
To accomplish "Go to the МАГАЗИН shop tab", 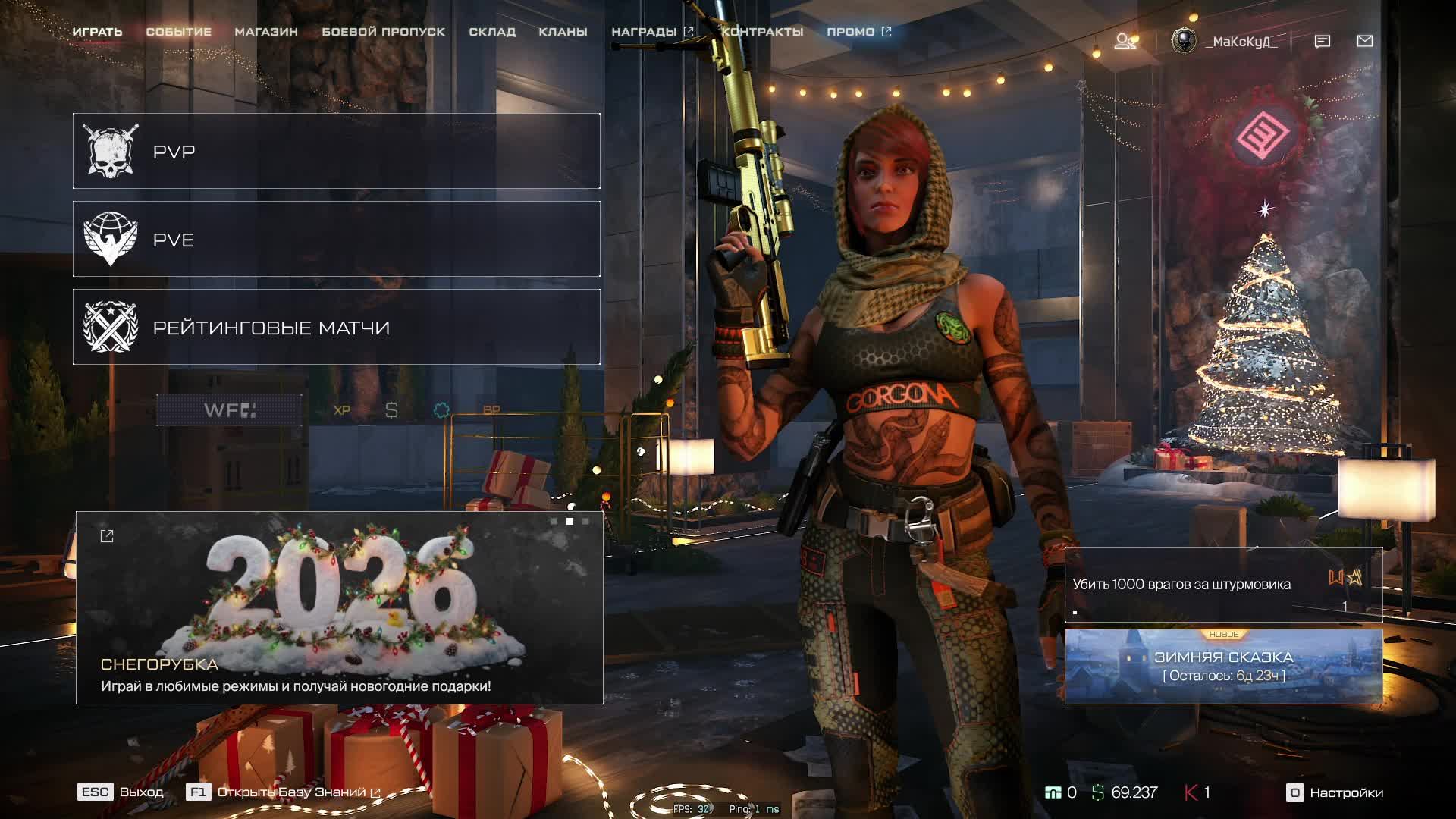I will [266, 32].
